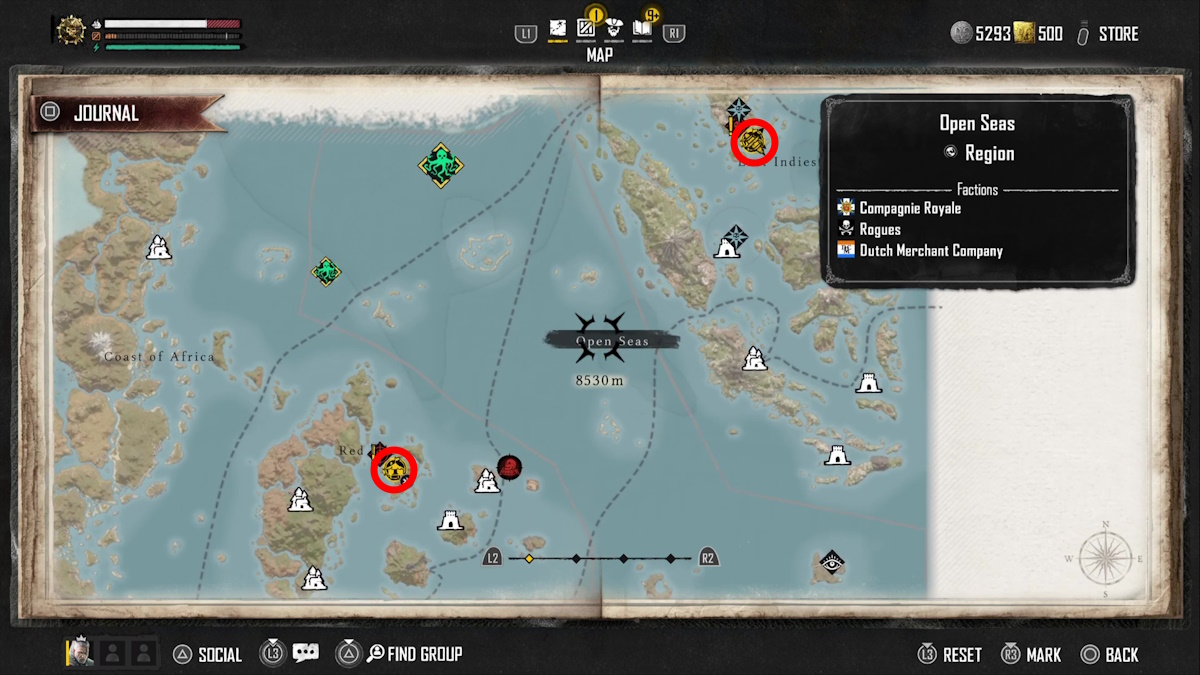Select the large green kraken map marker

coord(440,164)
